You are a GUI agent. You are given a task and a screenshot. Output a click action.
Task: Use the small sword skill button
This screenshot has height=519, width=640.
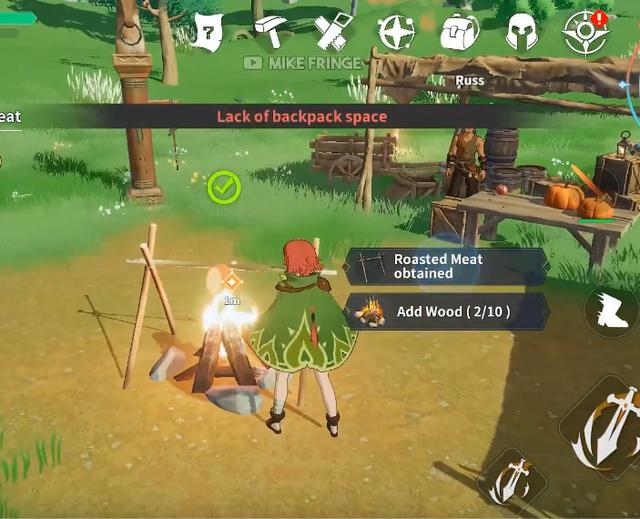(514, 479)
